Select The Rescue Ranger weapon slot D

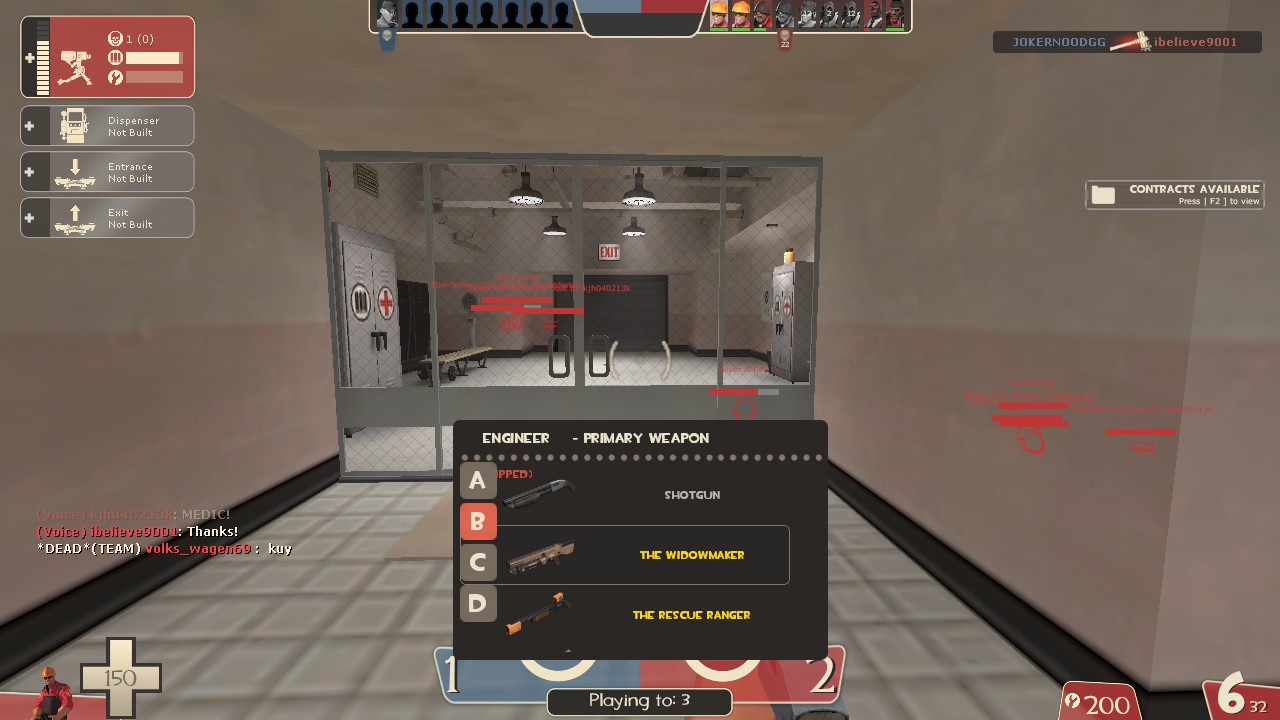(x=478, y=603)
